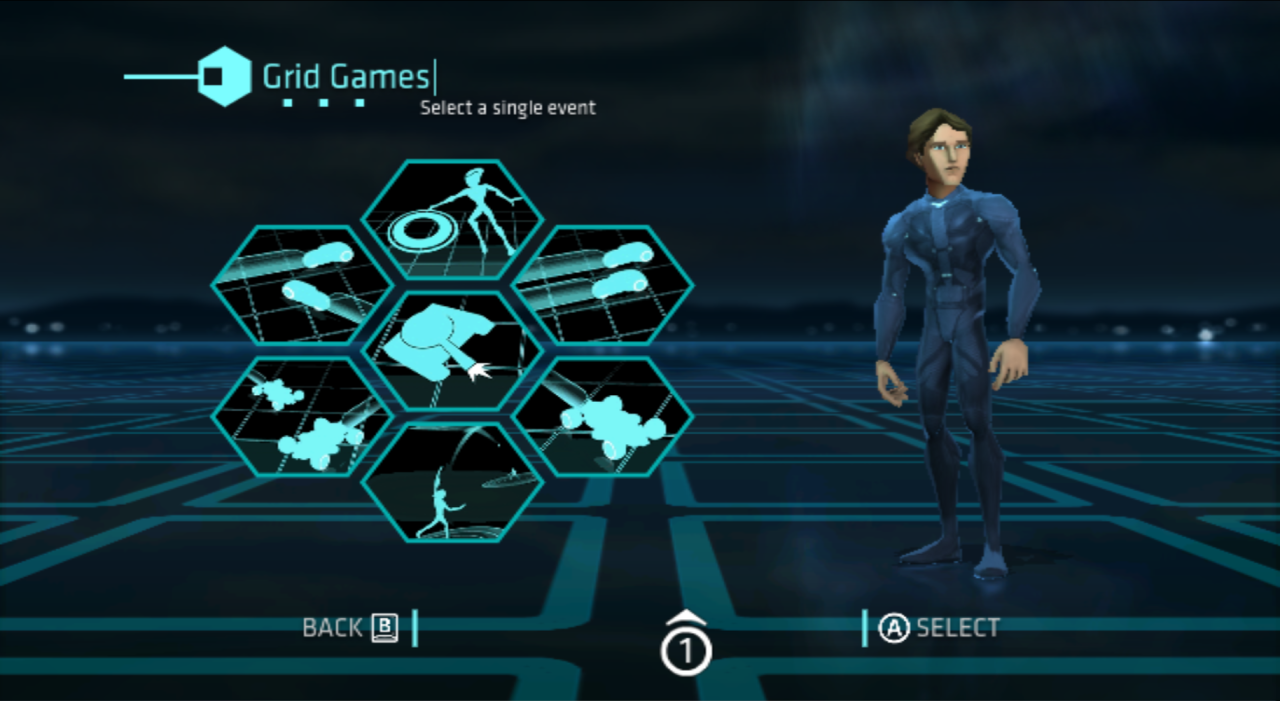Choose the tank event in the center hexagon
This screenshot has width=1280, height=701.
(x=452, y=350)
